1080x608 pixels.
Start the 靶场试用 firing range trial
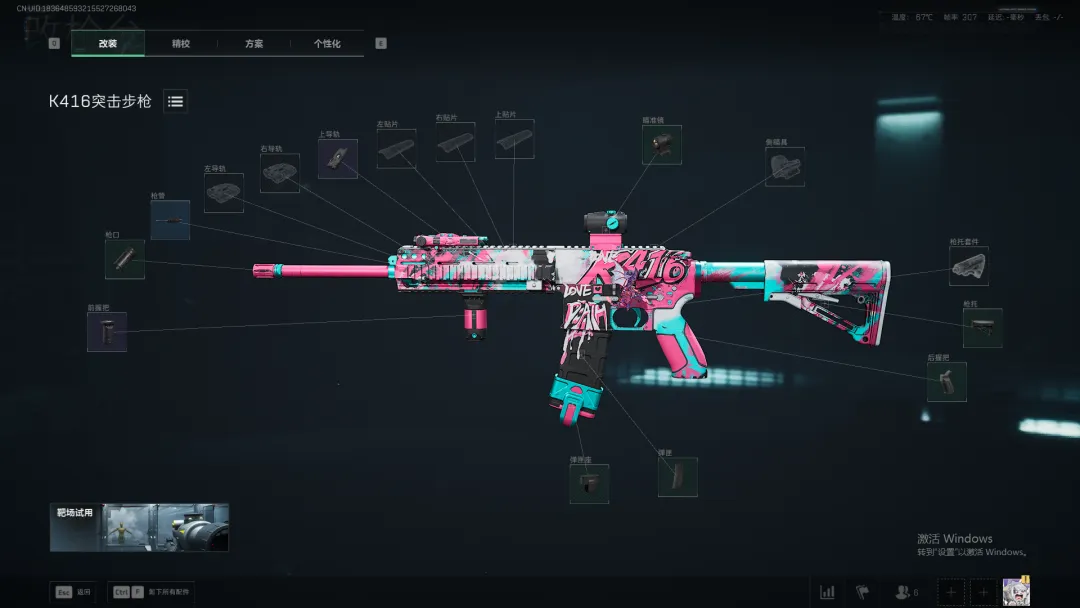140,527
